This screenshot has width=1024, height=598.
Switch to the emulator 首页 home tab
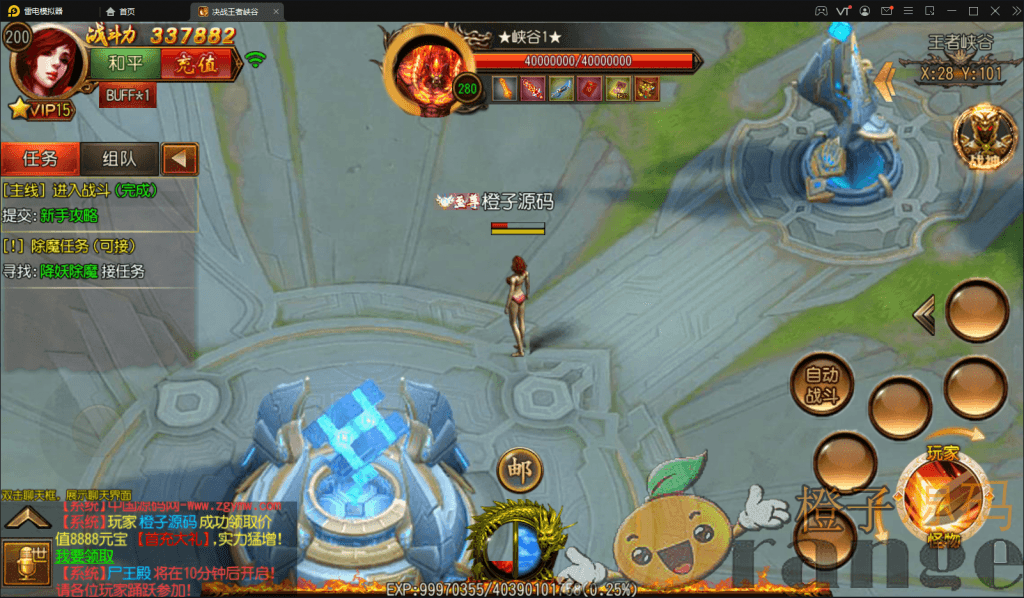[120, 11]
